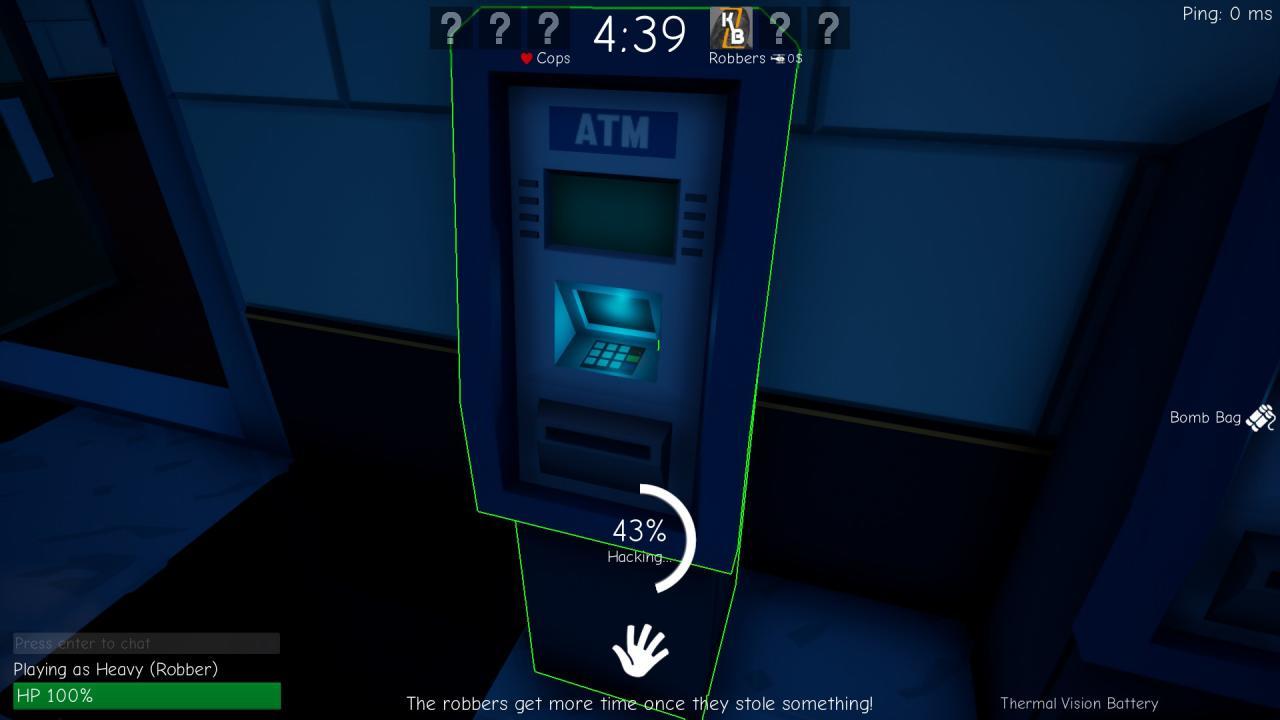This screenshot has width=1280, height=720.
Task: Click the question mark slot left of the timer
Action: coord(547,28)
